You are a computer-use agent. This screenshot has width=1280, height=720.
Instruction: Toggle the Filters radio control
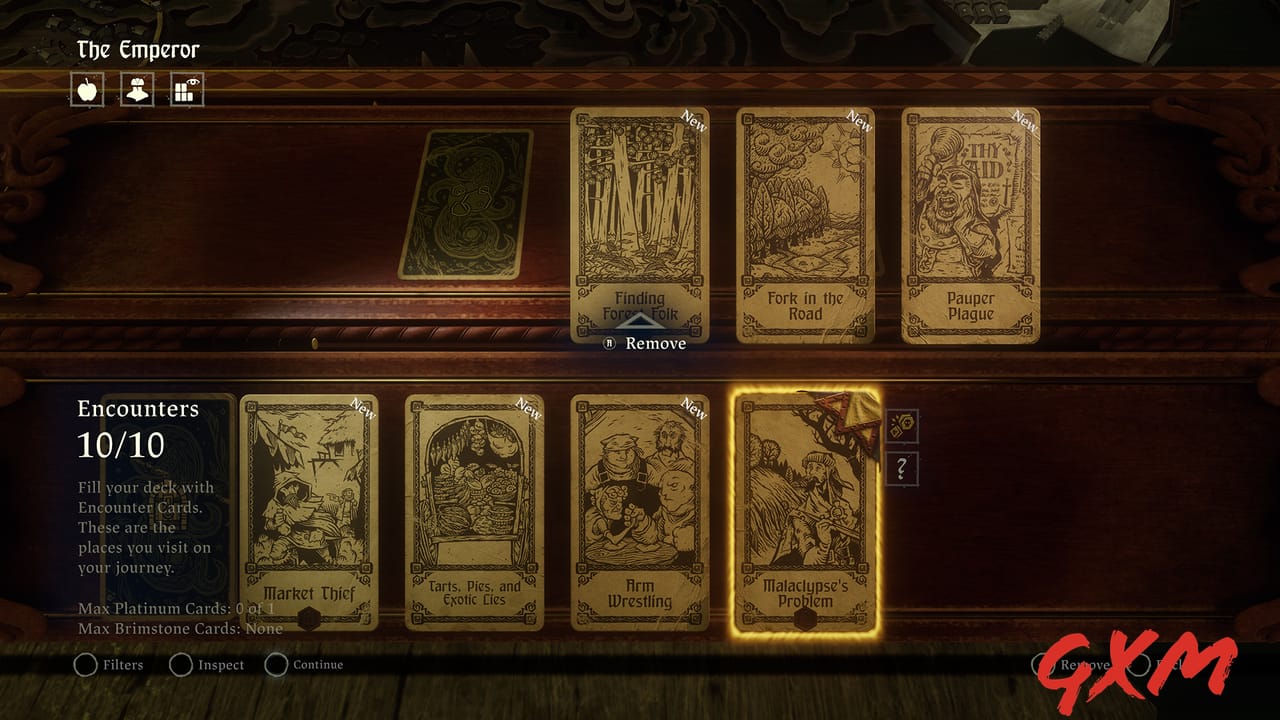point(85,665)
